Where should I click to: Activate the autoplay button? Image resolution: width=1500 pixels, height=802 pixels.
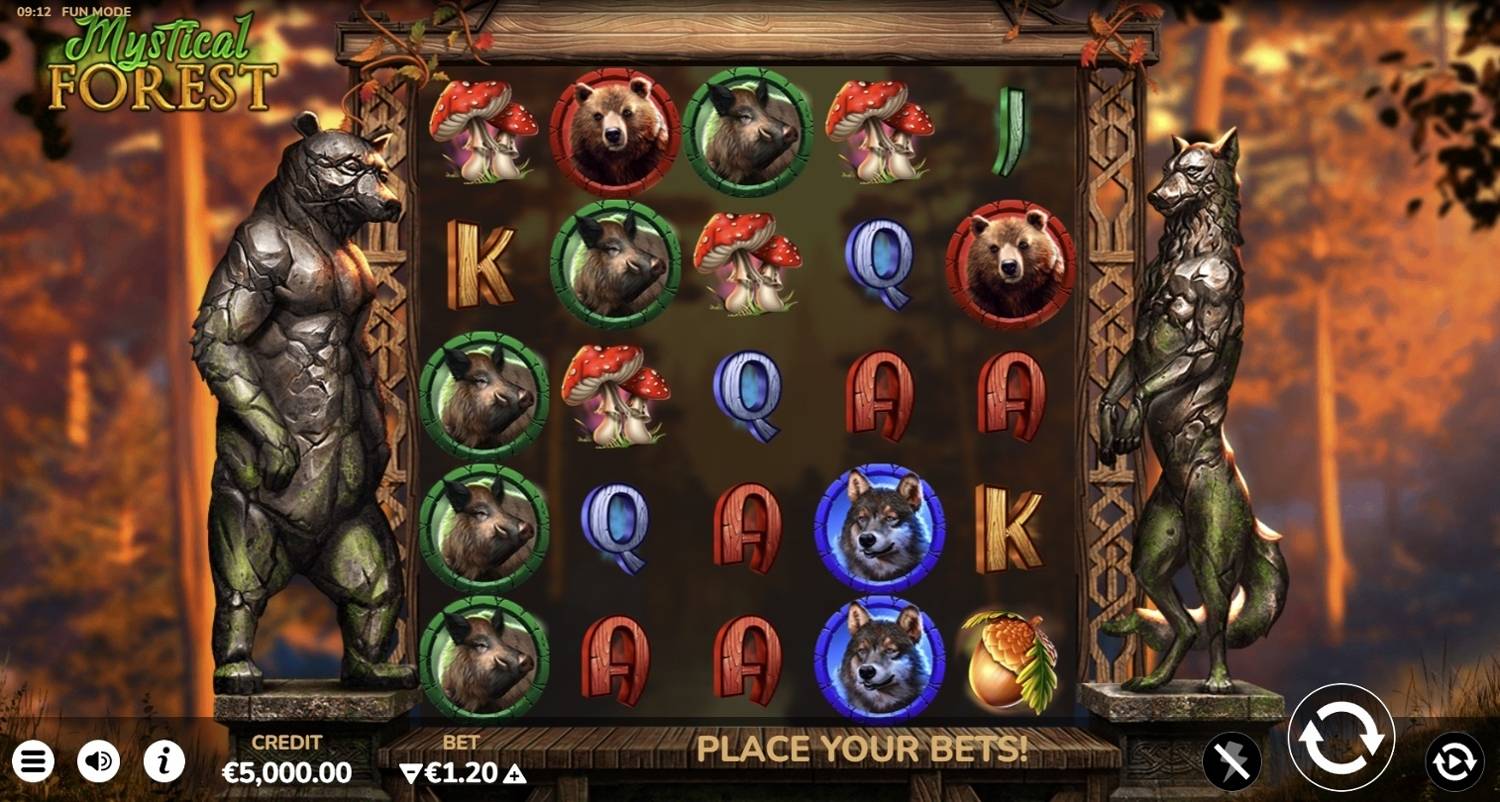[1454, 762]
